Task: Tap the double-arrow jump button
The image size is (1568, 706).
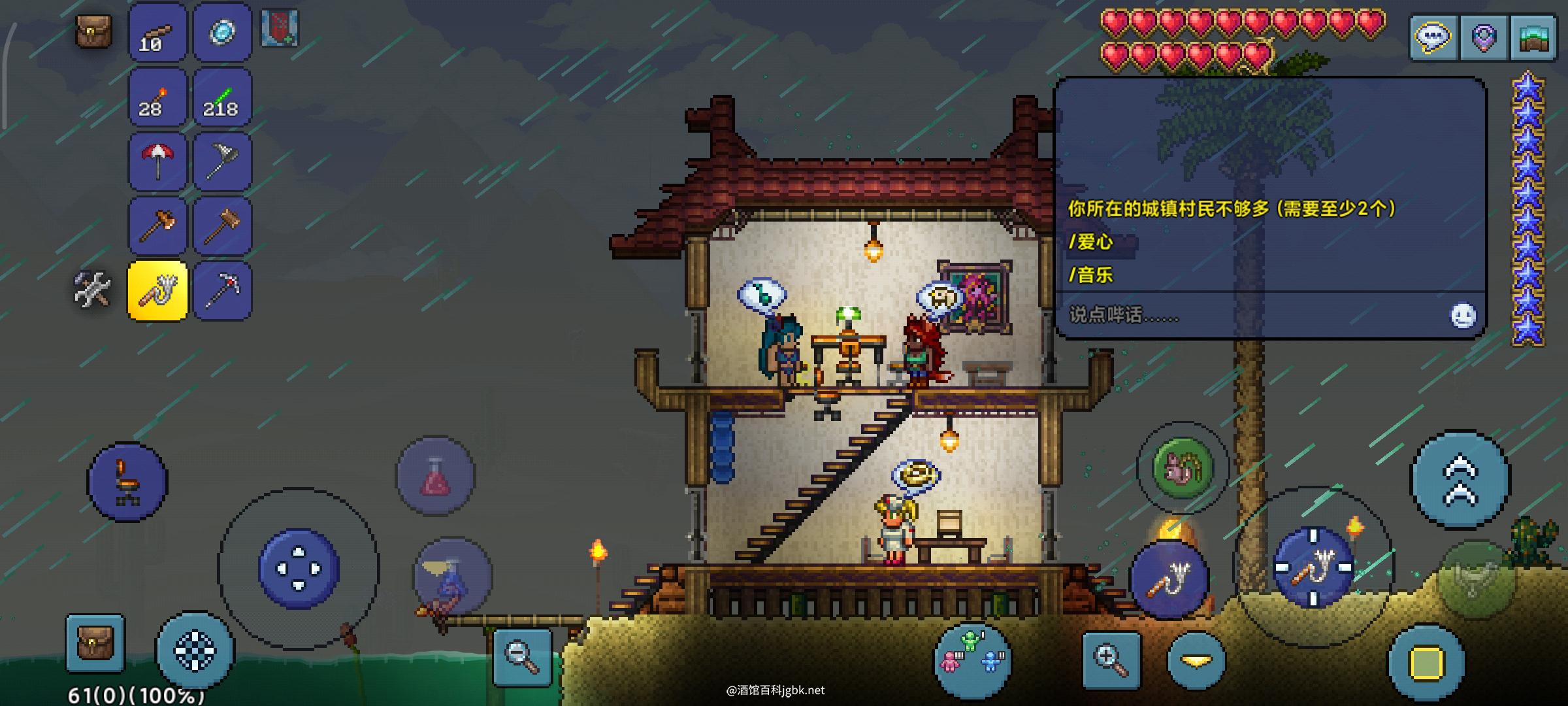Action: point(1460,480)
